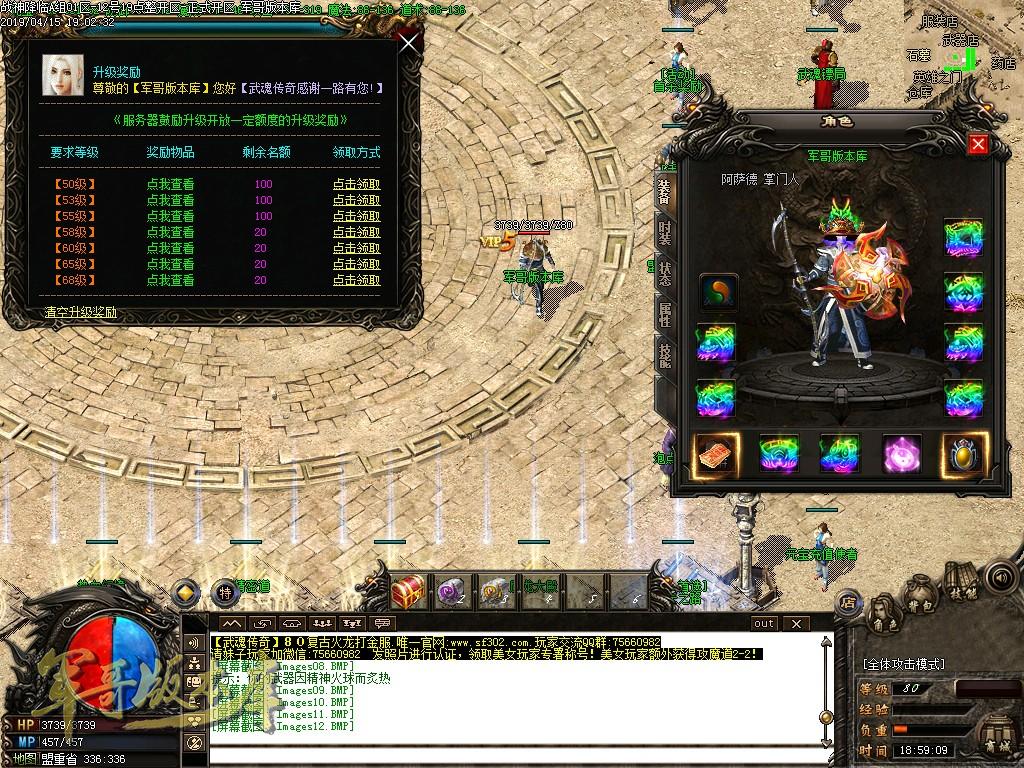Click the 清空升级奖励 link
The width and height of the screenshot is (1024, 768).
[x=81, y=312]
